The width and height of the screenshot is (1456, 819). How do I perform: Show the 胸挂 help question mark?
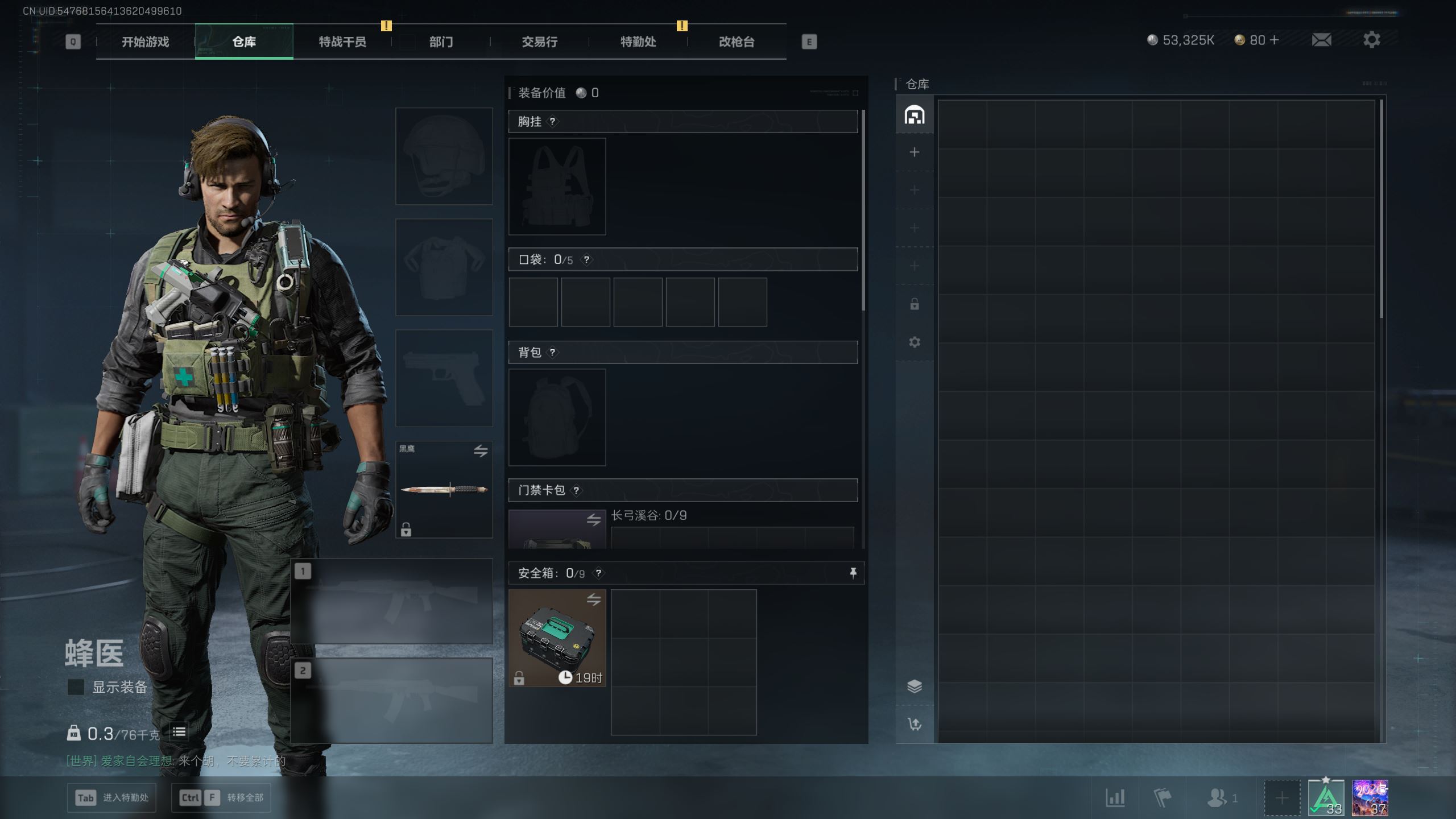pos(552,121)
